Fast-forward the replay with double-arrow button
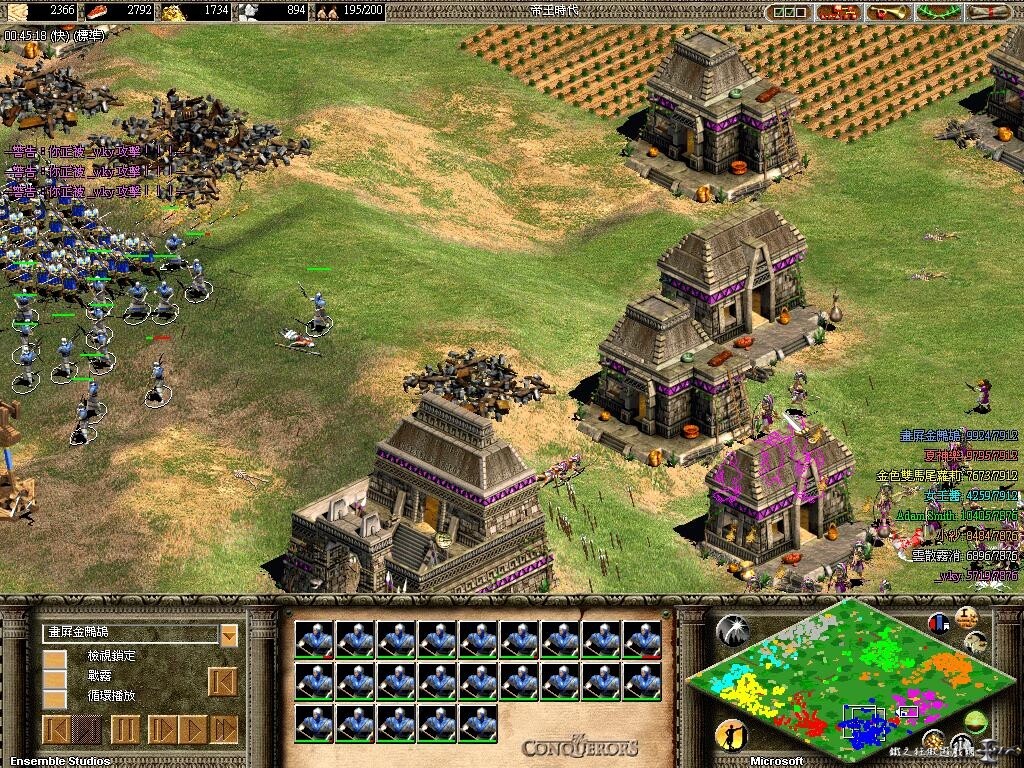 click(223, 729)
